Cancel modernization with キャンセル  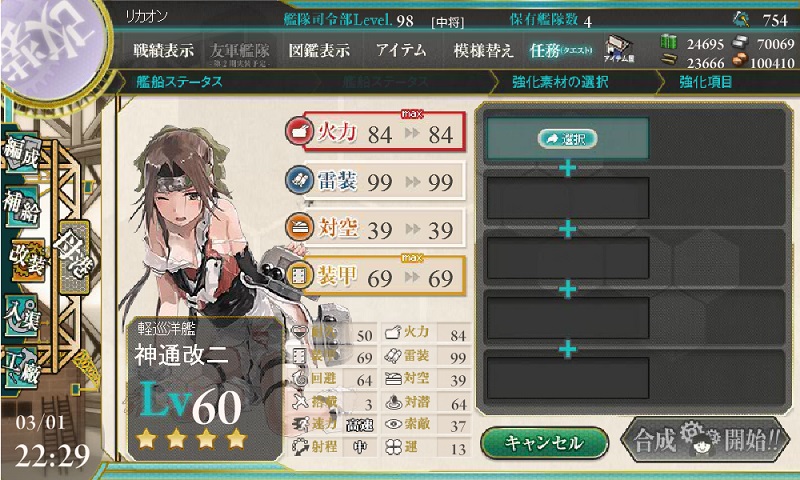click(543, 442)
